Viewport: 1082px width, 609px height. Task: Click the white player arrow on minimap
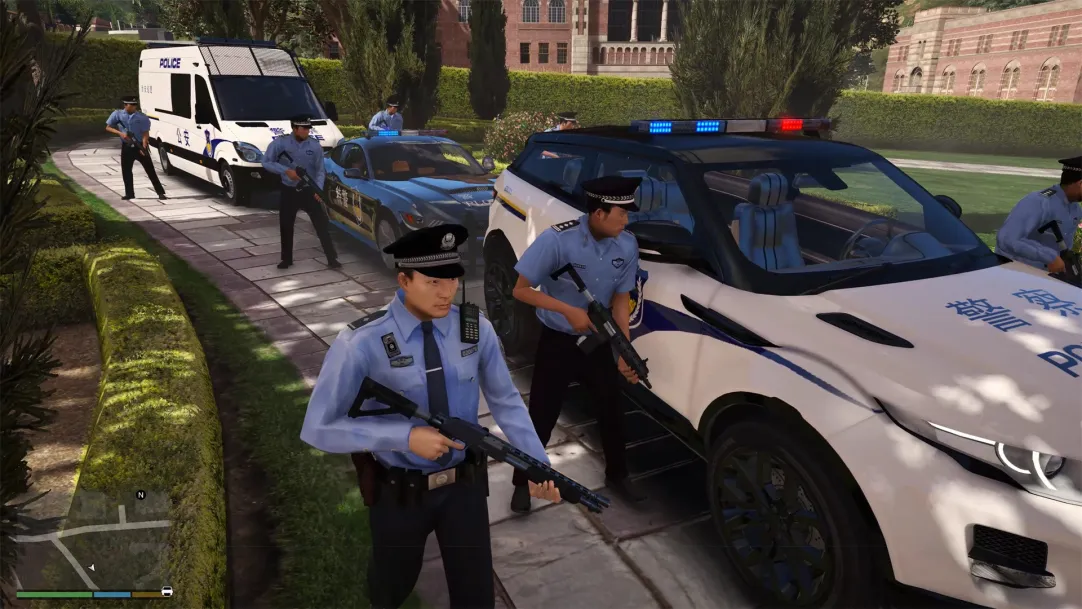click(x=92, y=567)
